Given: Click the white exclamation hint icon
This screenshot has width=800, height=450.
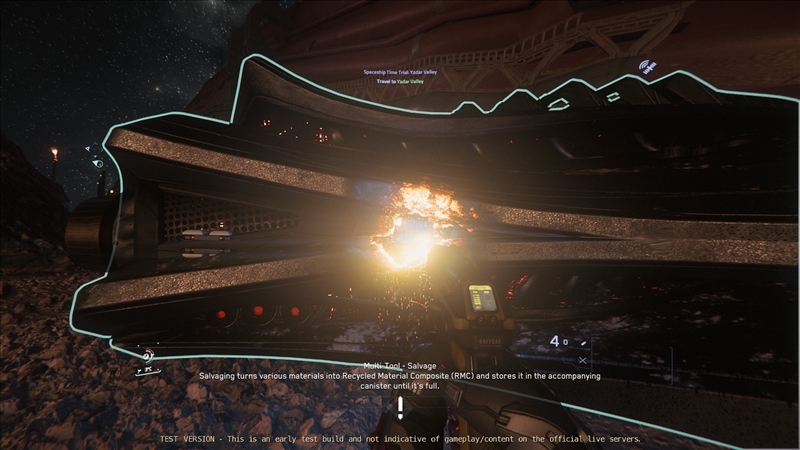Looking at the screenshot, I should coord(400,407).
